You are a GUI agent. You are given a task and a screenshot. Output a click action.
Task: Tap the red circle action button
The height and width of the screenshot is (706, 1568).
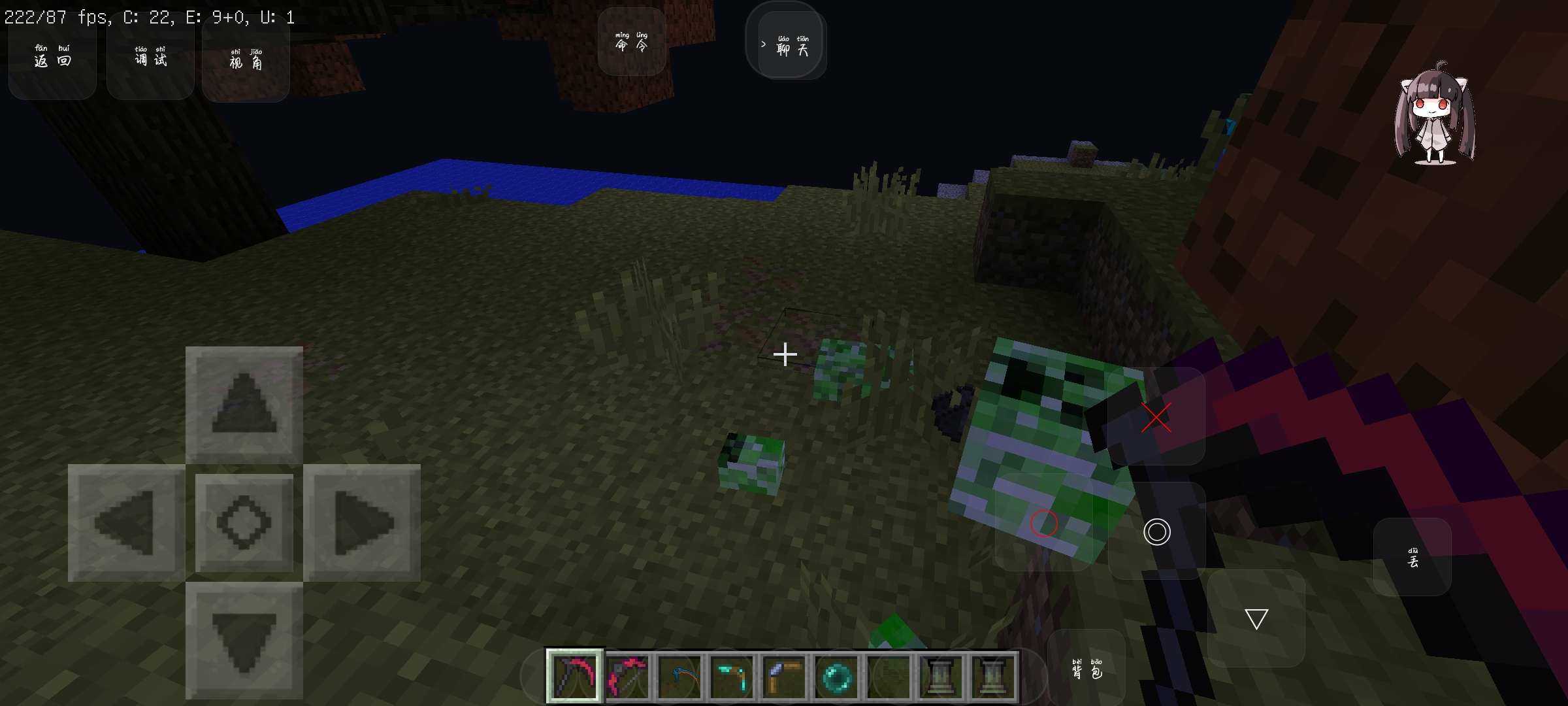[x=1043, y=523]
